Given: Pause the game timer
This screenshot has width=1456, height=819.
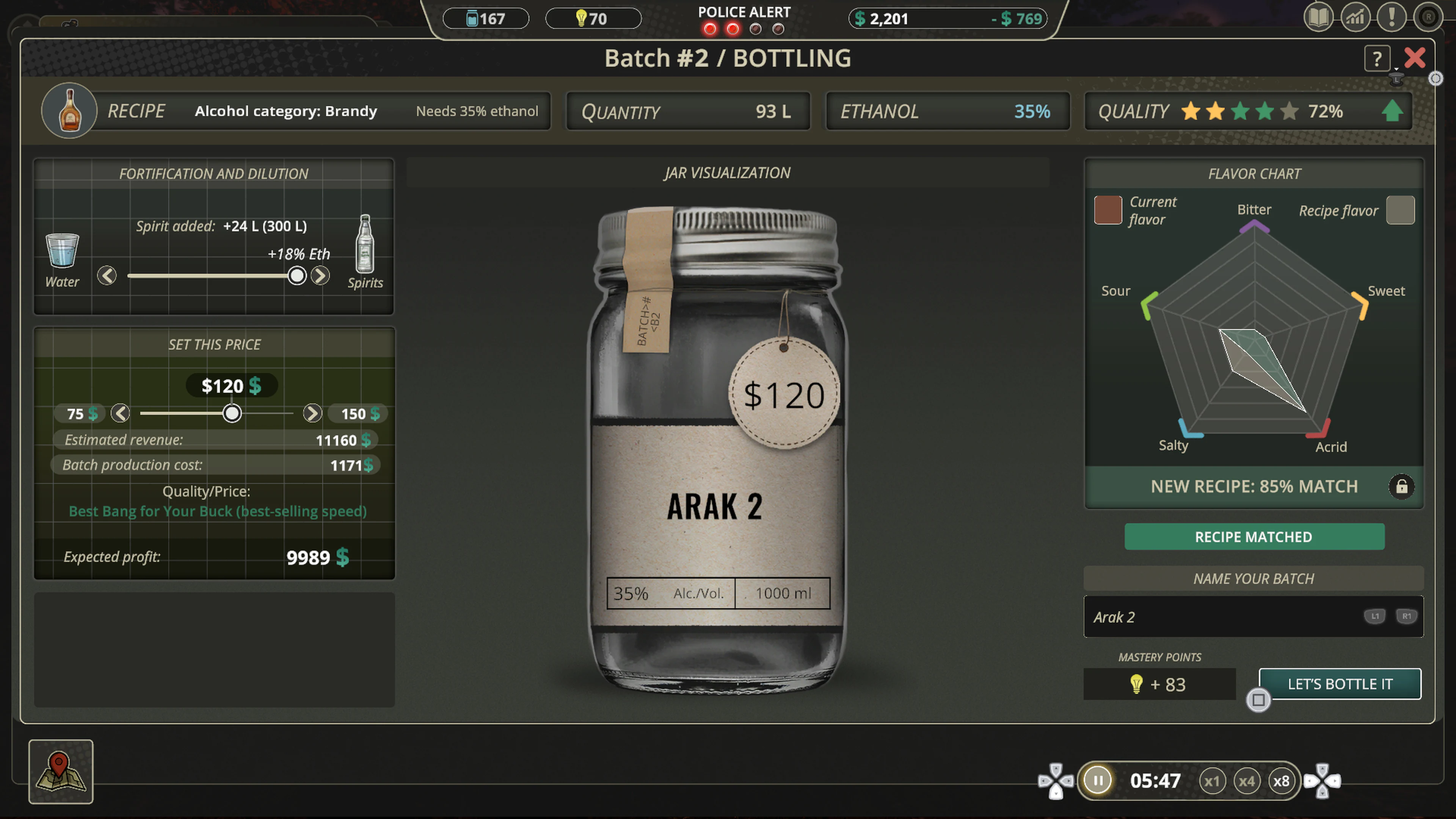Looking at the screenshot, I should point(1098,781).
